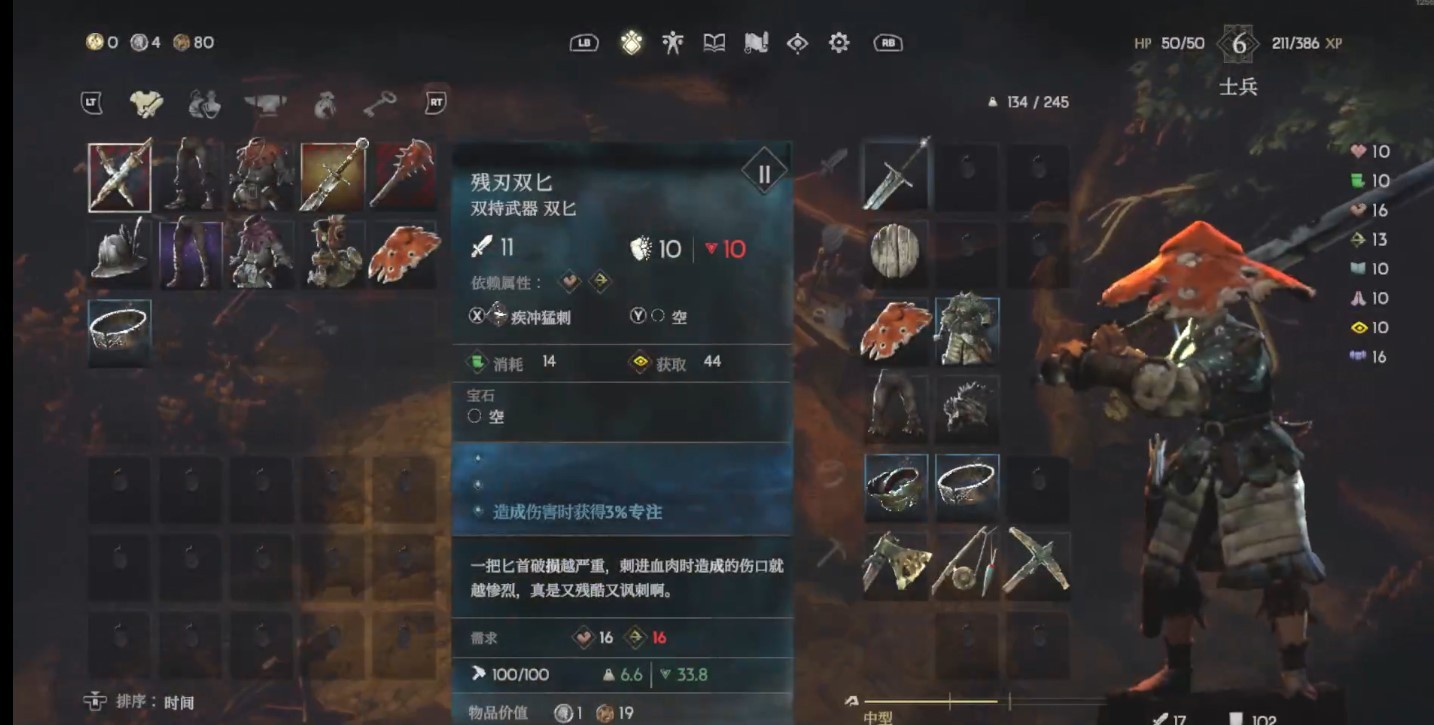Image resolution: width=1434 pixels, height=725 pixels.
Task: Select the 残刃双匕 dagger in the inventory grid
Action: [x=119, y=176]
